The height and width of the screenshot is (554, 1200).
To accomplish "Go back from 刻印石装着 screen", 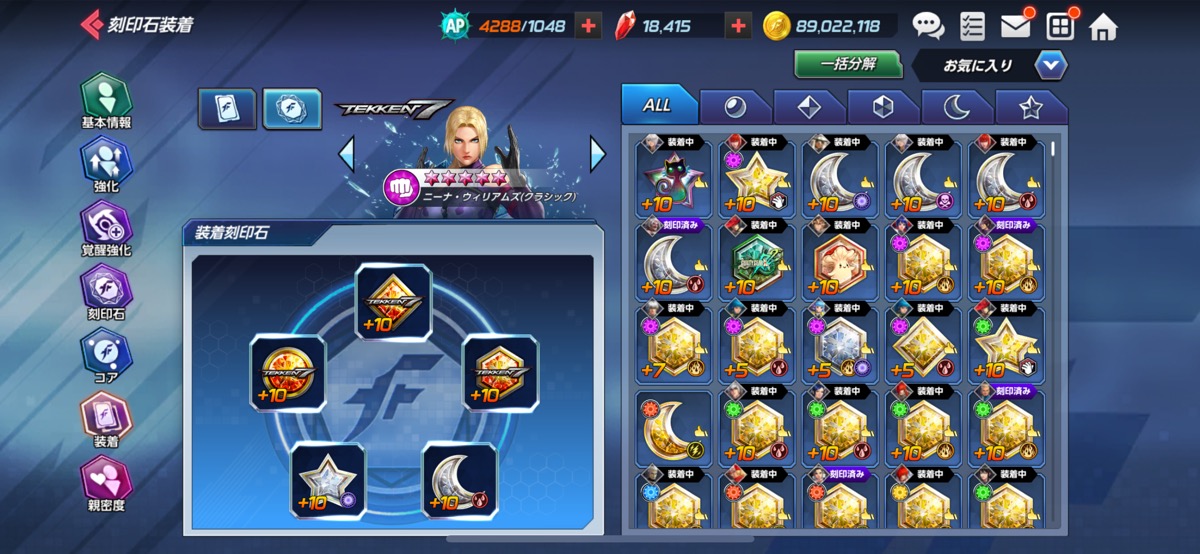I will click(92, 25).
